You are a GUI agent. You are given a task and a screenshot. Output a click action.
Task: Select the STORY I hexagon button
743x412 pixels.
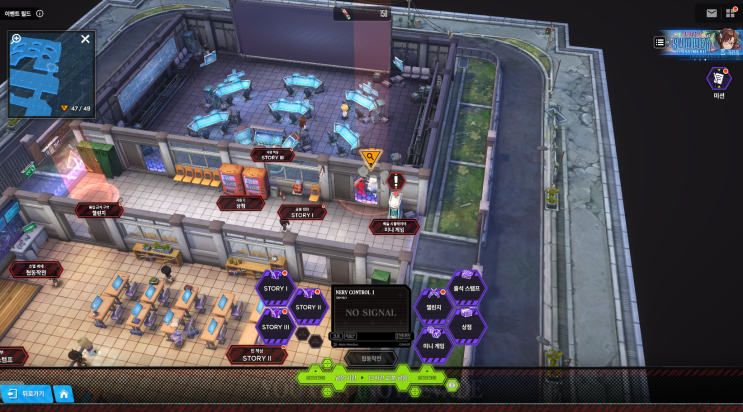click(x=274, y=288)
